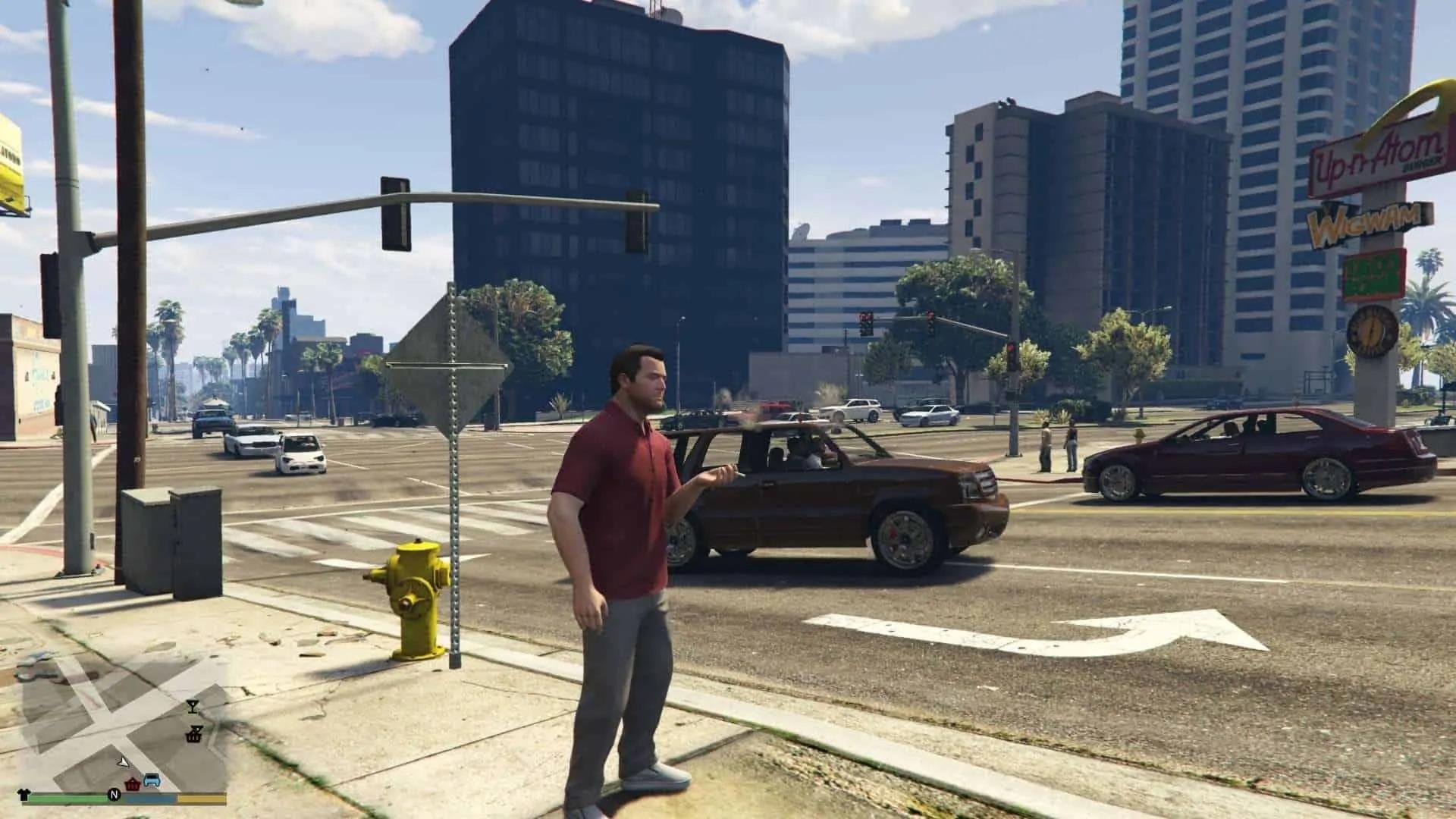Click the north N compass marker
This screenshot has width=1456, height=819.
114,795
